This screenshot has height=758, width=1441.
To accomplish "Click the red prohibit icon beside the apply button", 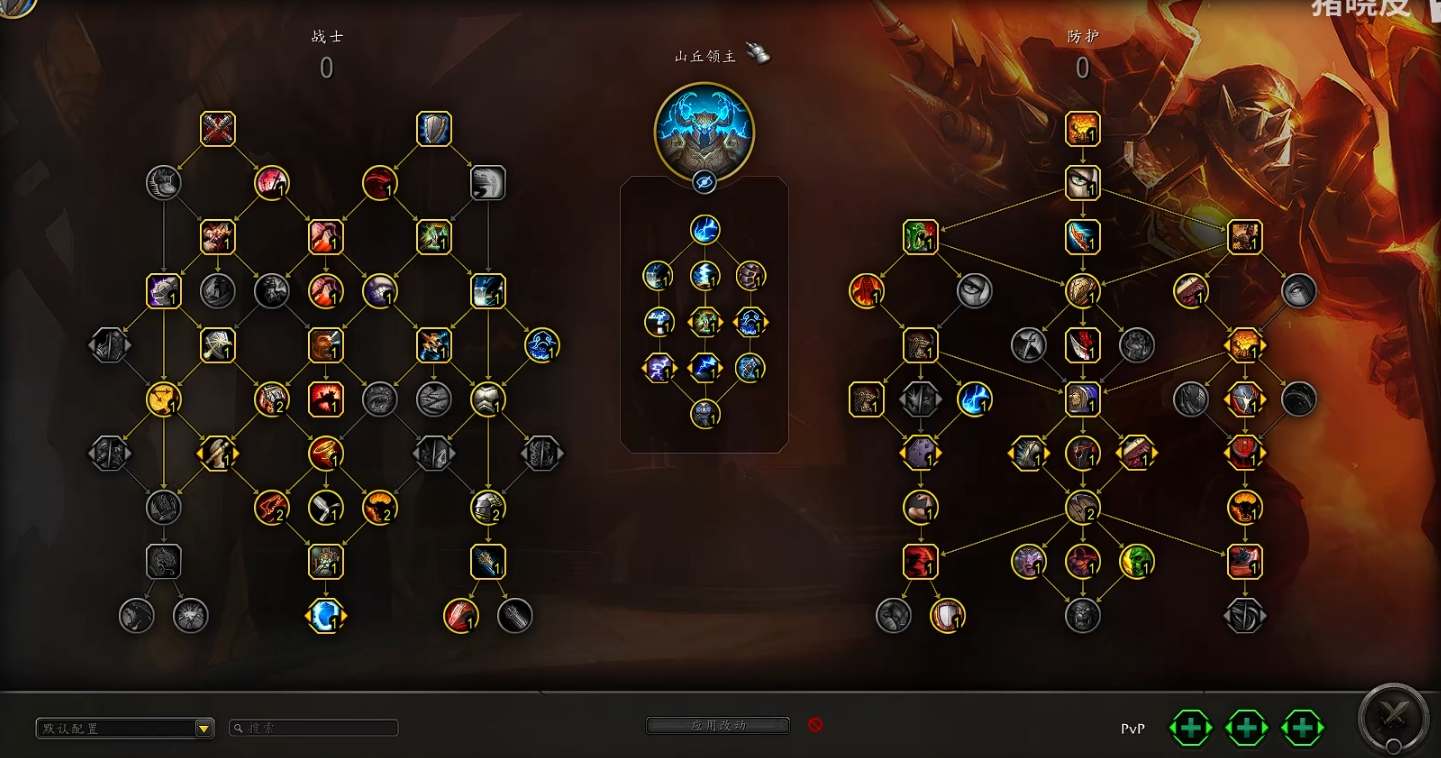I will tap(815, 726).
